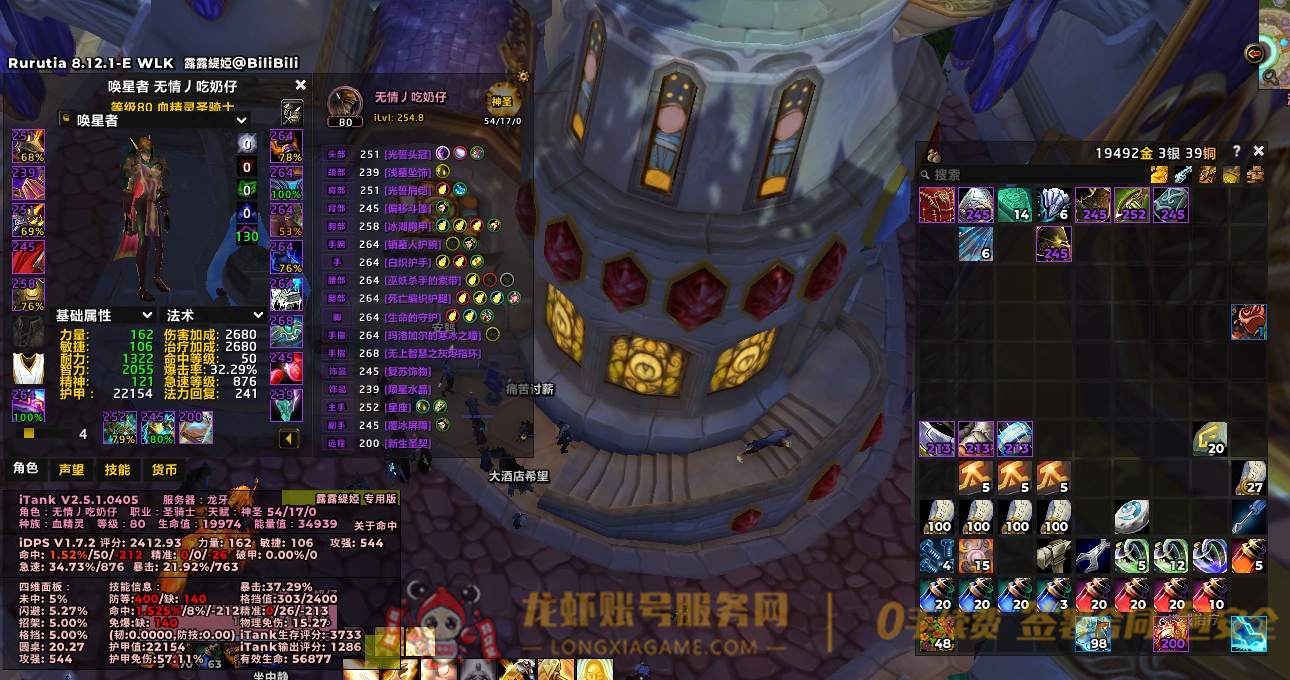Open the 唤星者 title dropdown

pos(153,120)
